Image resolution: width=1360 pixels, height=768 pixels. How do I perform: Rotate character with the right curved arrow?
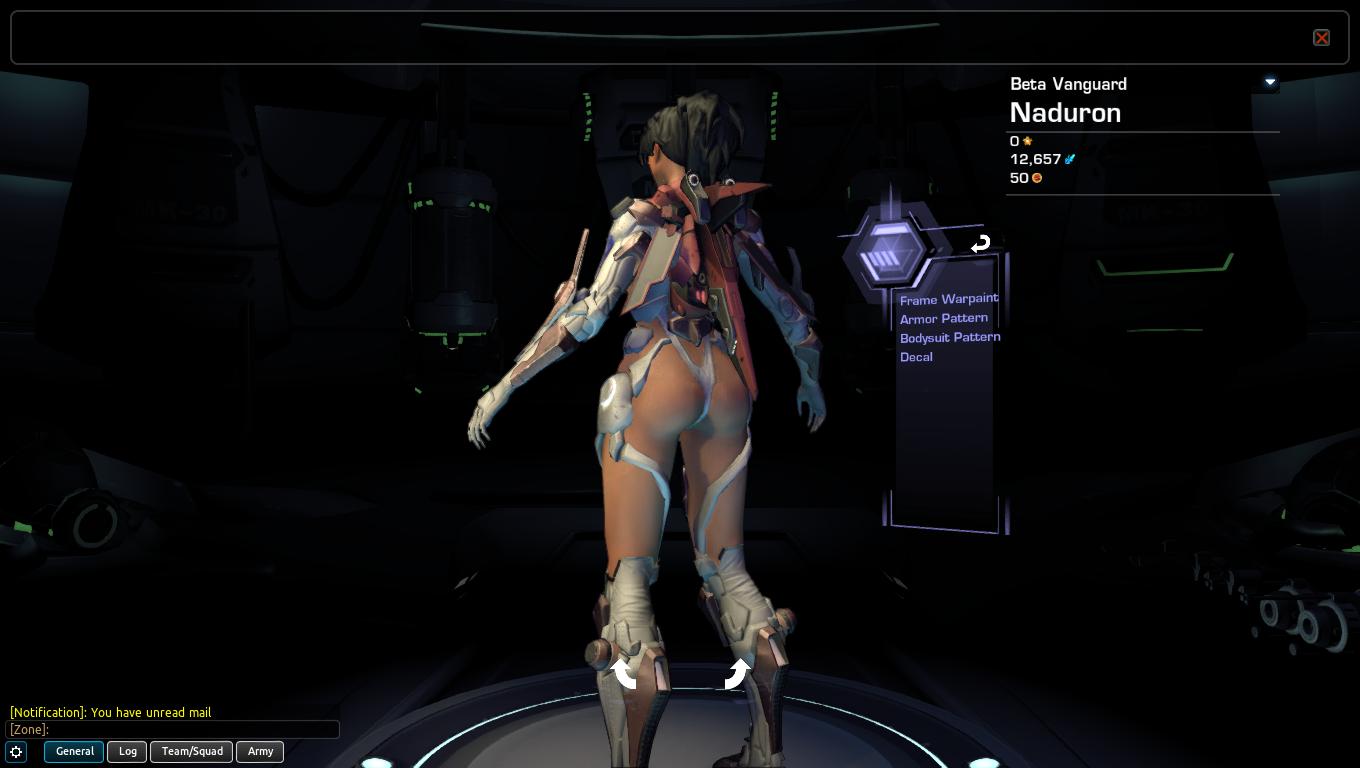737,673
